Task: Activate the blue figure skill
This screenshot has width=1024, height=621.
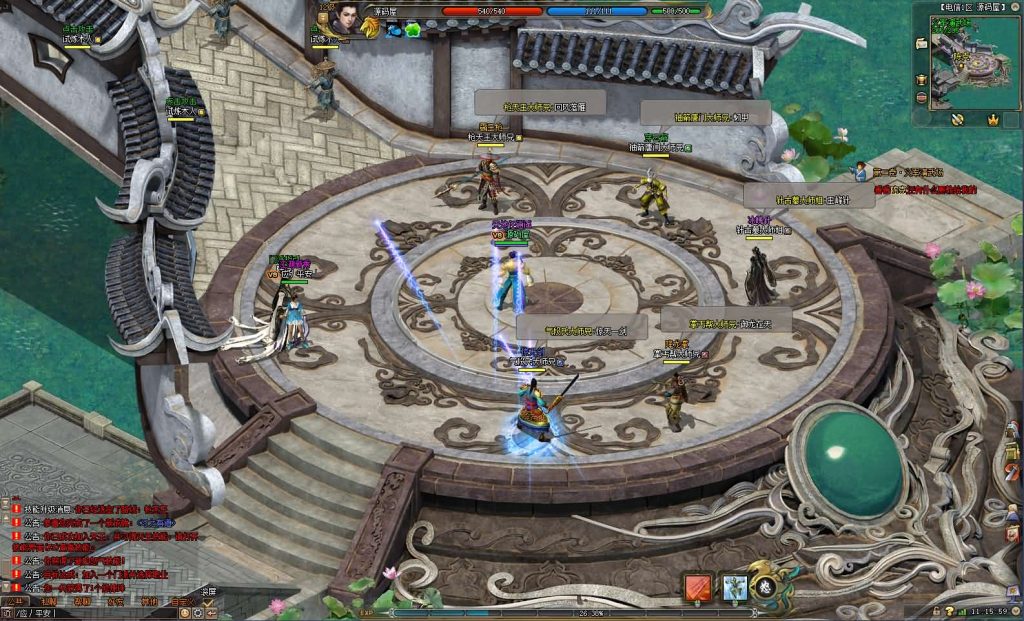Action: (x=735, y=587)
